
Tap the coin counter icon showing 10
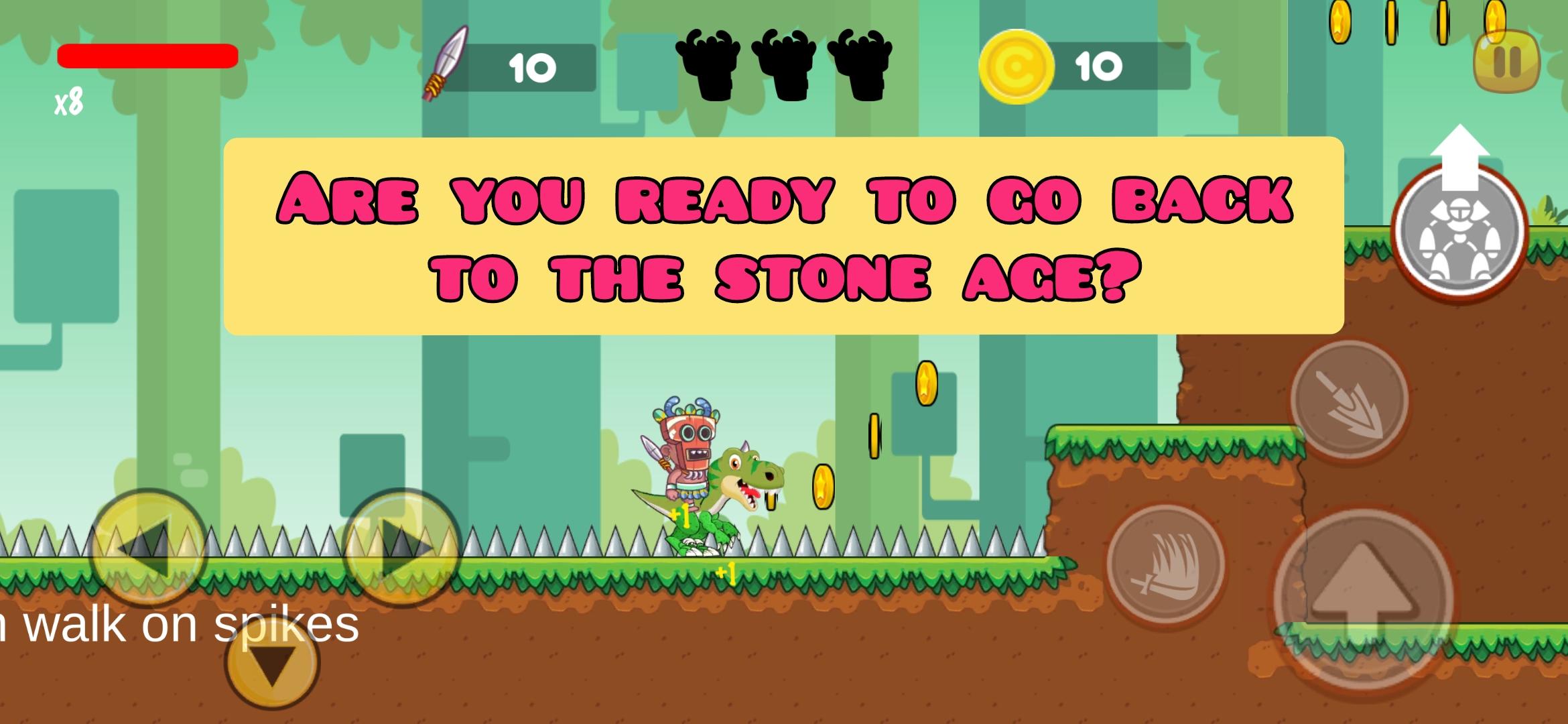[1019, 64]
